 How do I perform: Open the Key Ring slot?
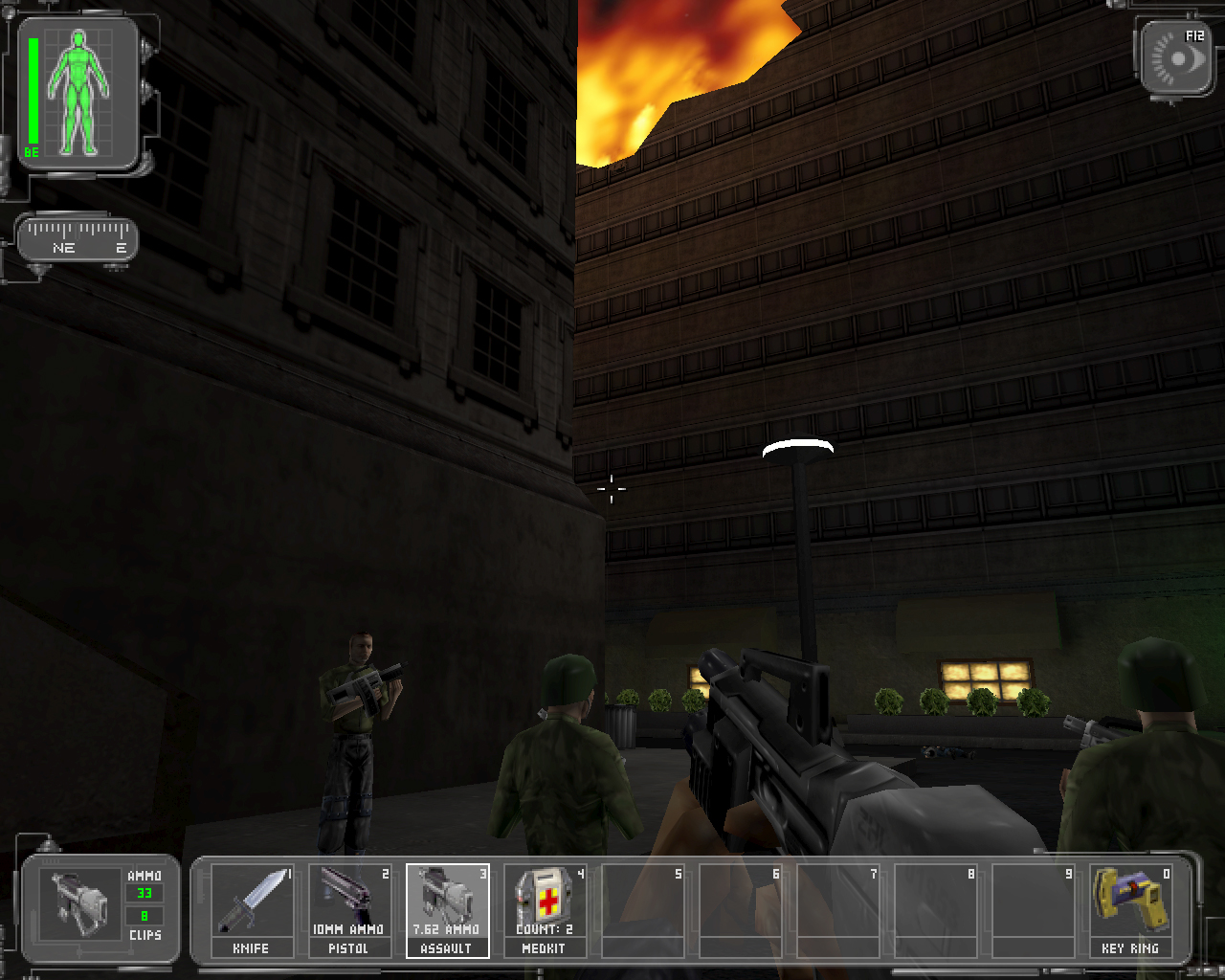point(1130,909)
